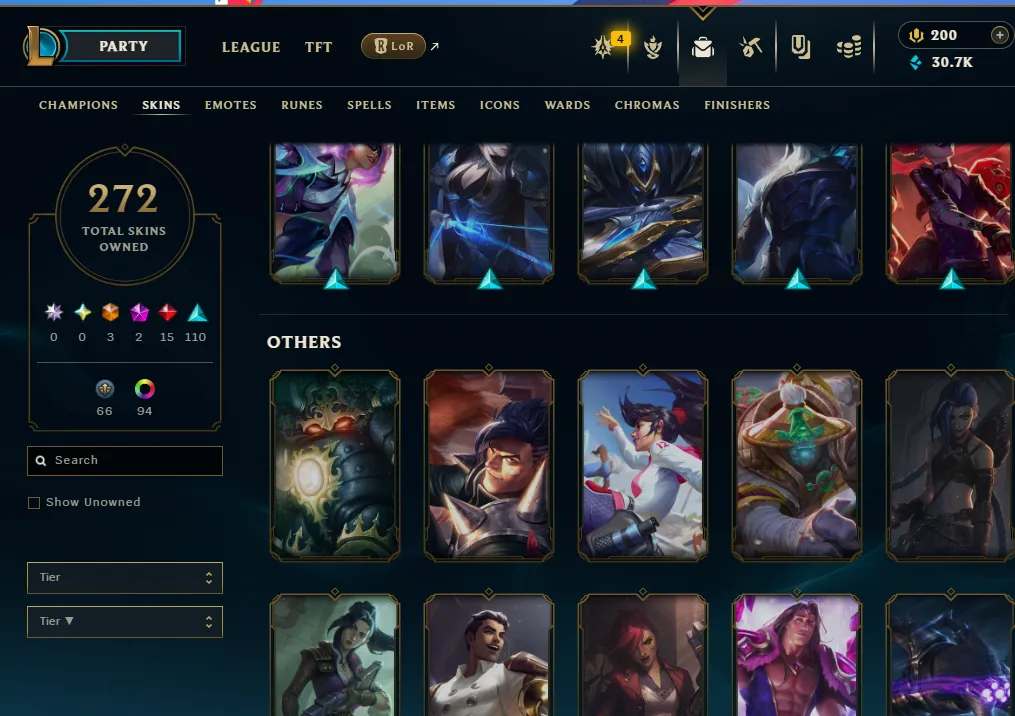This screenshot has height=716, width=1015.
Task: Go to the RUNES tab
Action: pos(302,105)
